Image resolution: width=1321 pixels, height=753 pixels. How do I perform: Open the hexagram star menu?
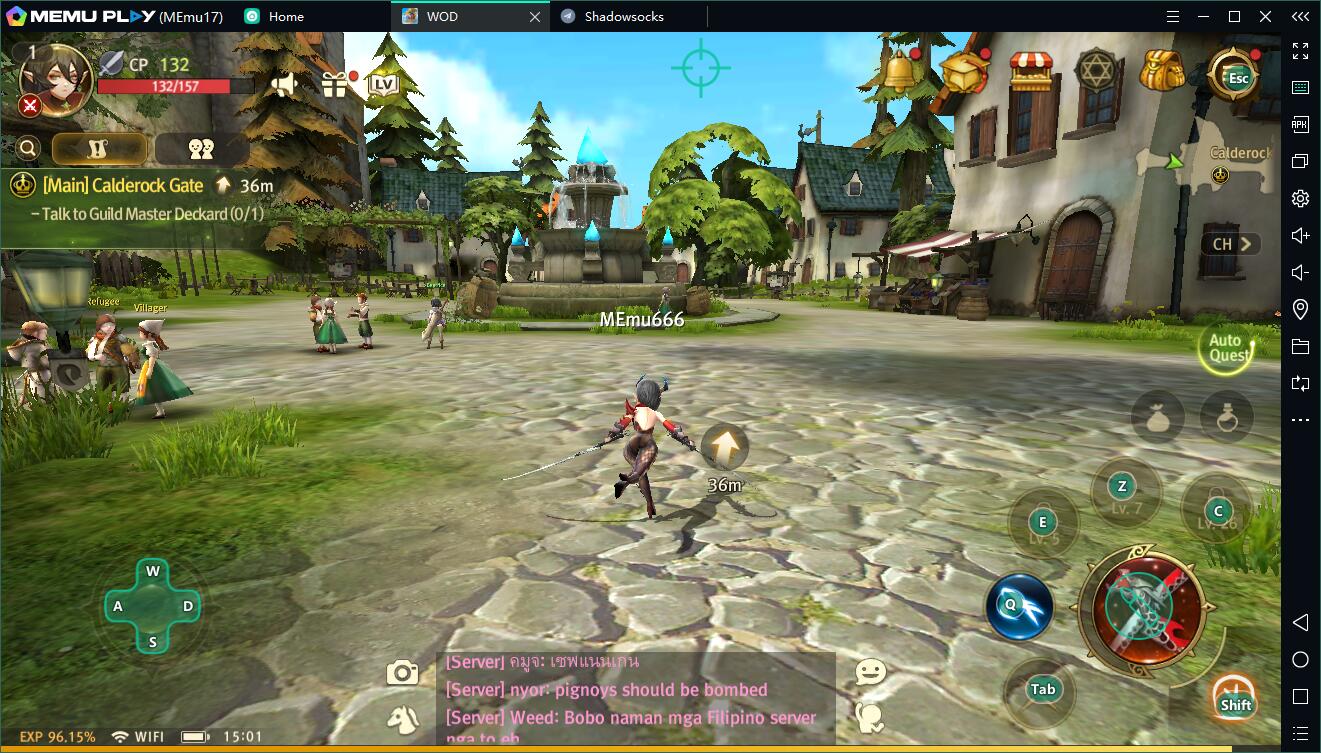pyautogui.click(x=1095, y=72)
